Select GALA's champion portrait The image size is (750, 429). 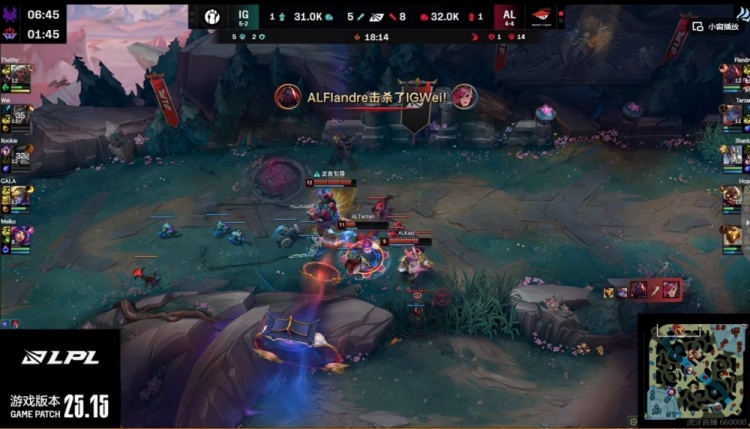pos(19,195)
